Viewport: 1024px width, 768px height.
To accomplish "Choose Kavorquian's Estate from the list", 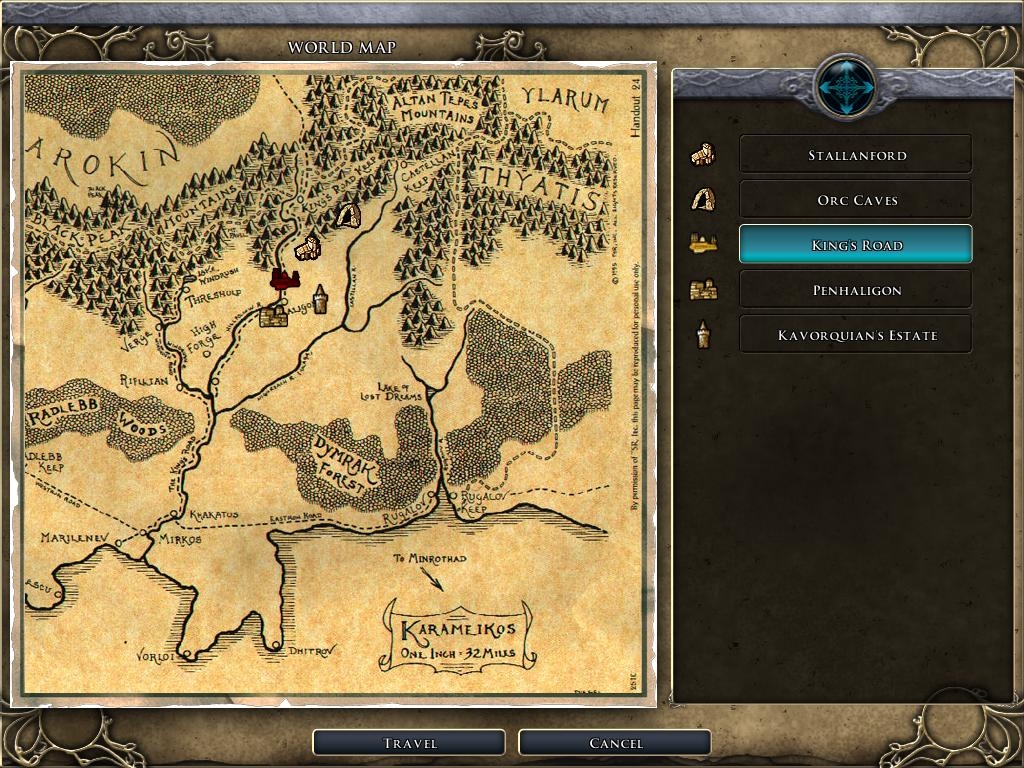I will (855, 335).
